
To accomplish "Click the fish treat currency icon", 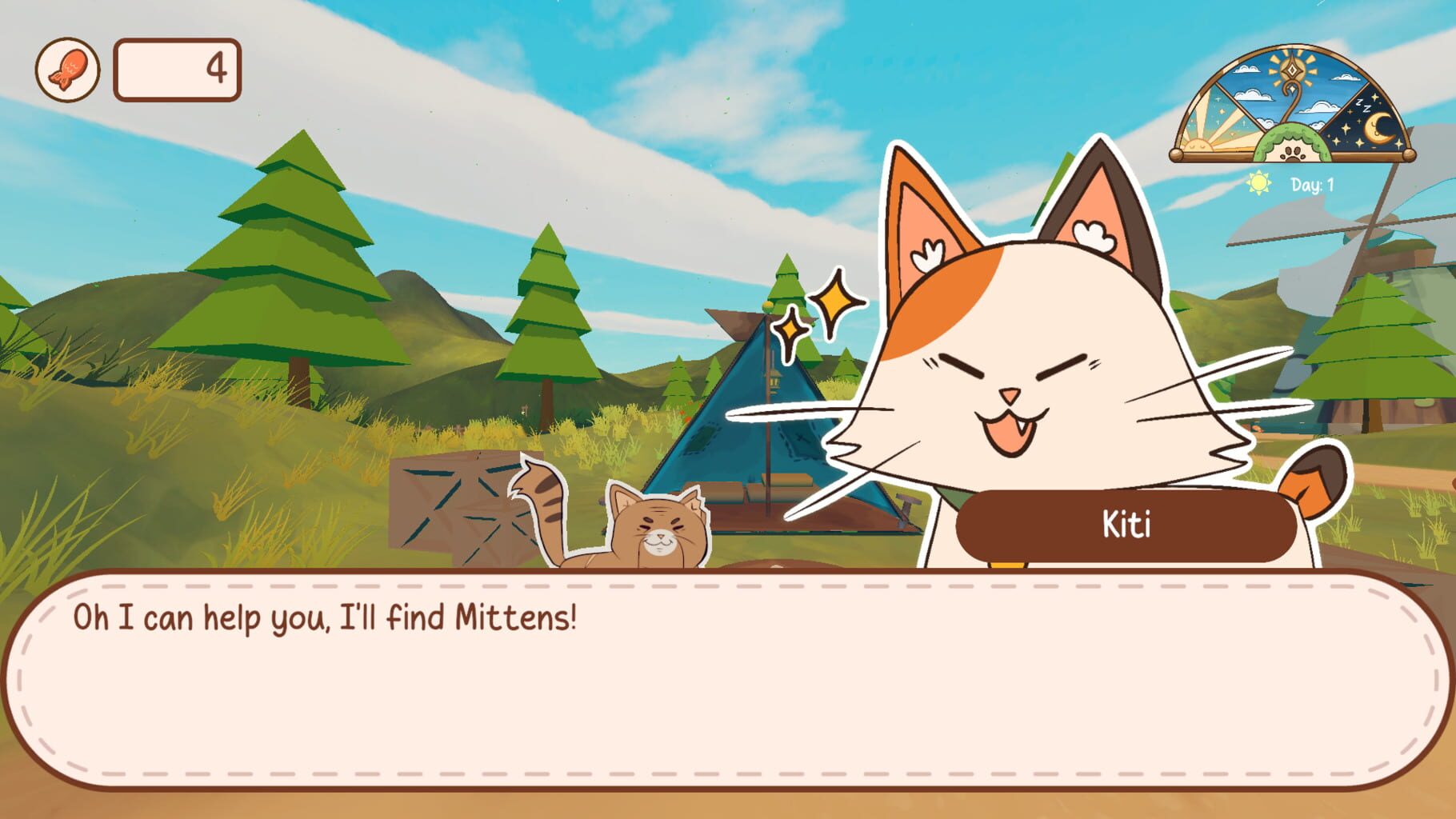I will [x=68, y=70].
